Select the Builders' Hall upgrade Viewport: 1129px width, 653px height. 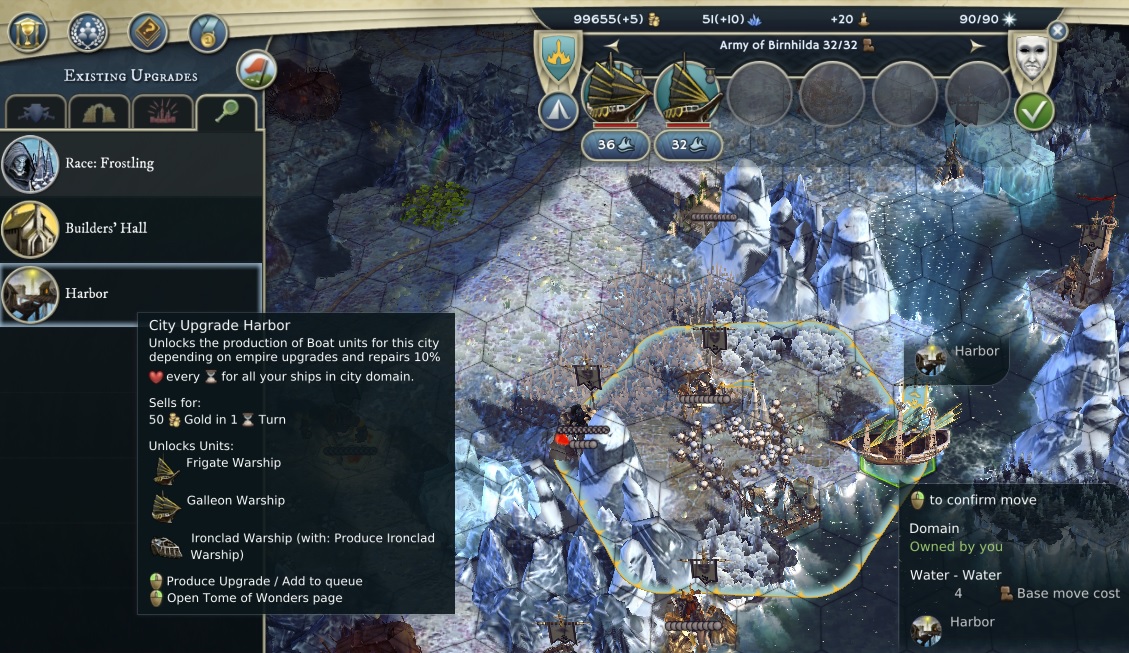pos(130,228)
